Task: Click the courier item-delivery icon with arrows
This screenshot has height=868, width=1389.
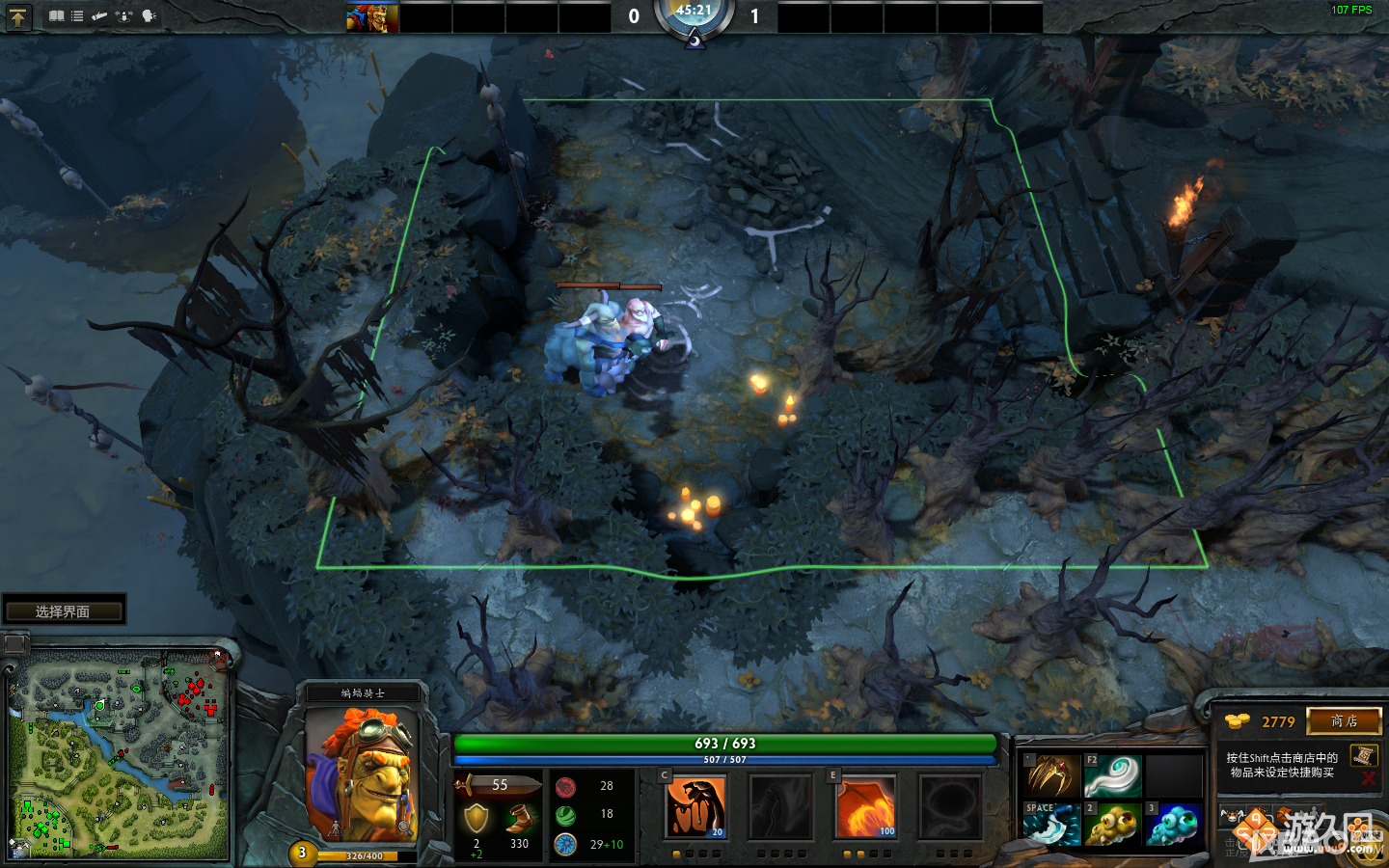Action: (123, 15)
